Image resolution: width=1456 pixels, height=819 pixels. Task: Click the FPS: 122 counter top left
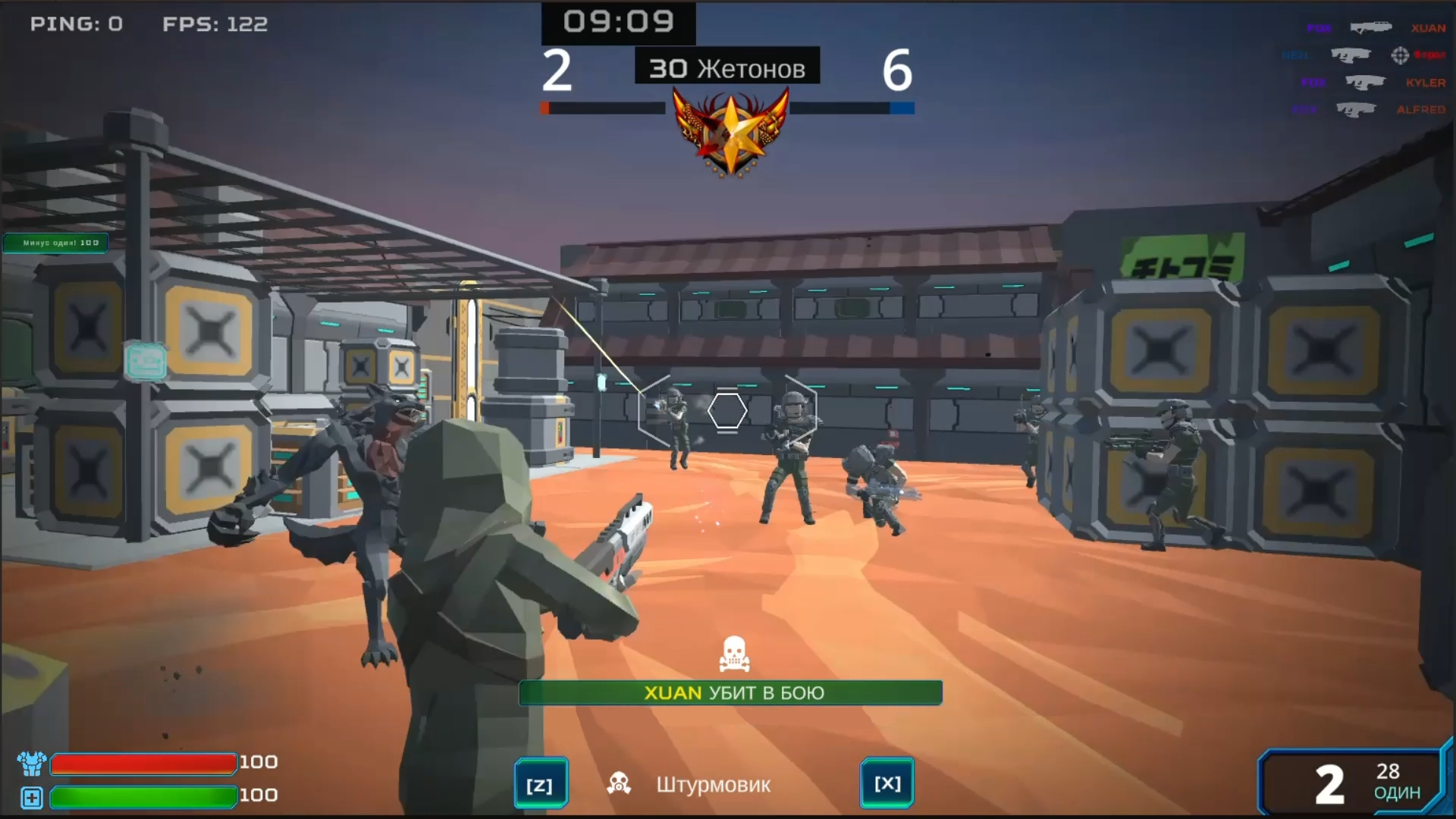(x=215, y=24)
